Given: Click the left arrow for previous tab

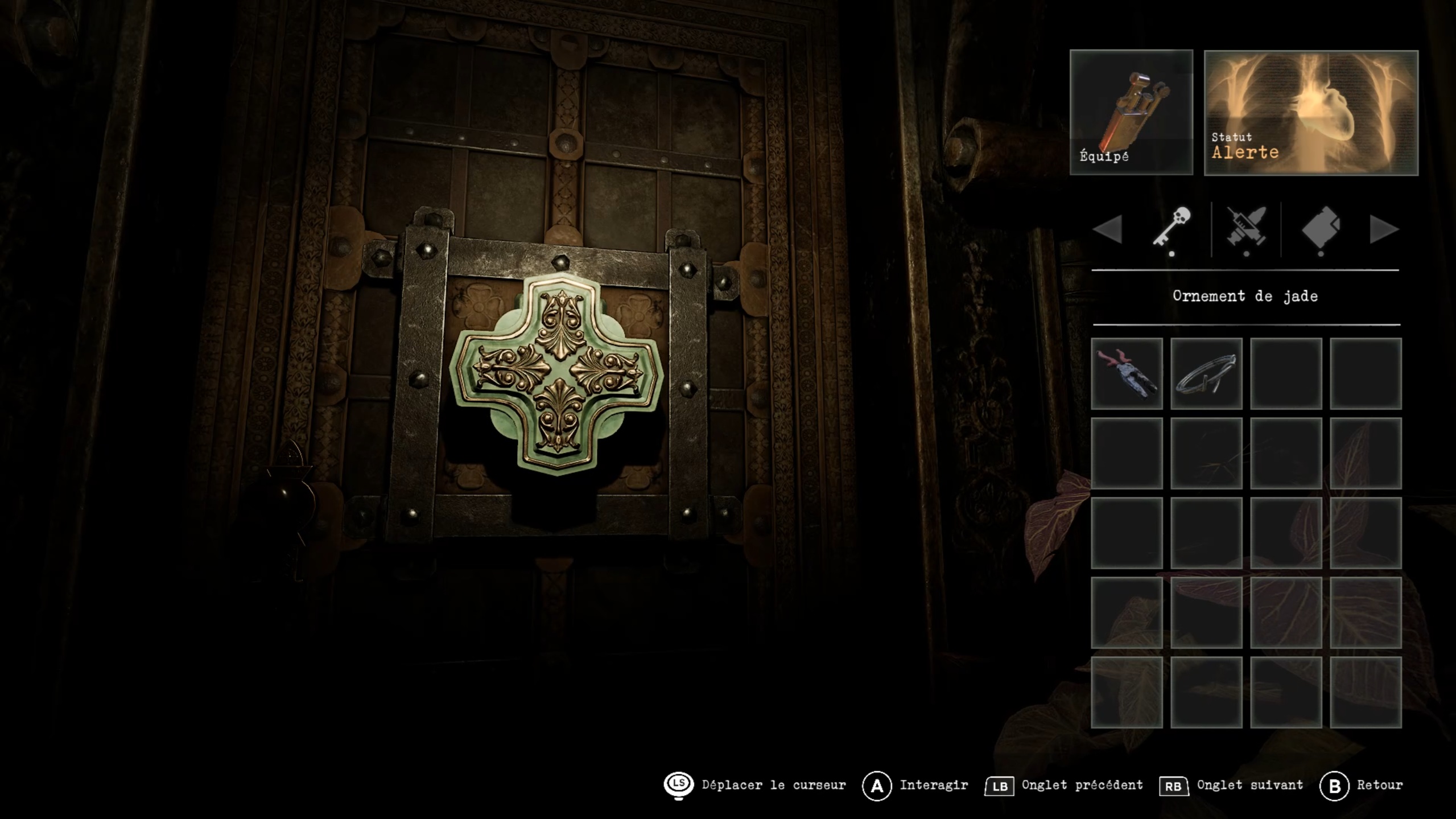Looking at the screenshot, I should pyautogui.click(x=1107, y=229).
